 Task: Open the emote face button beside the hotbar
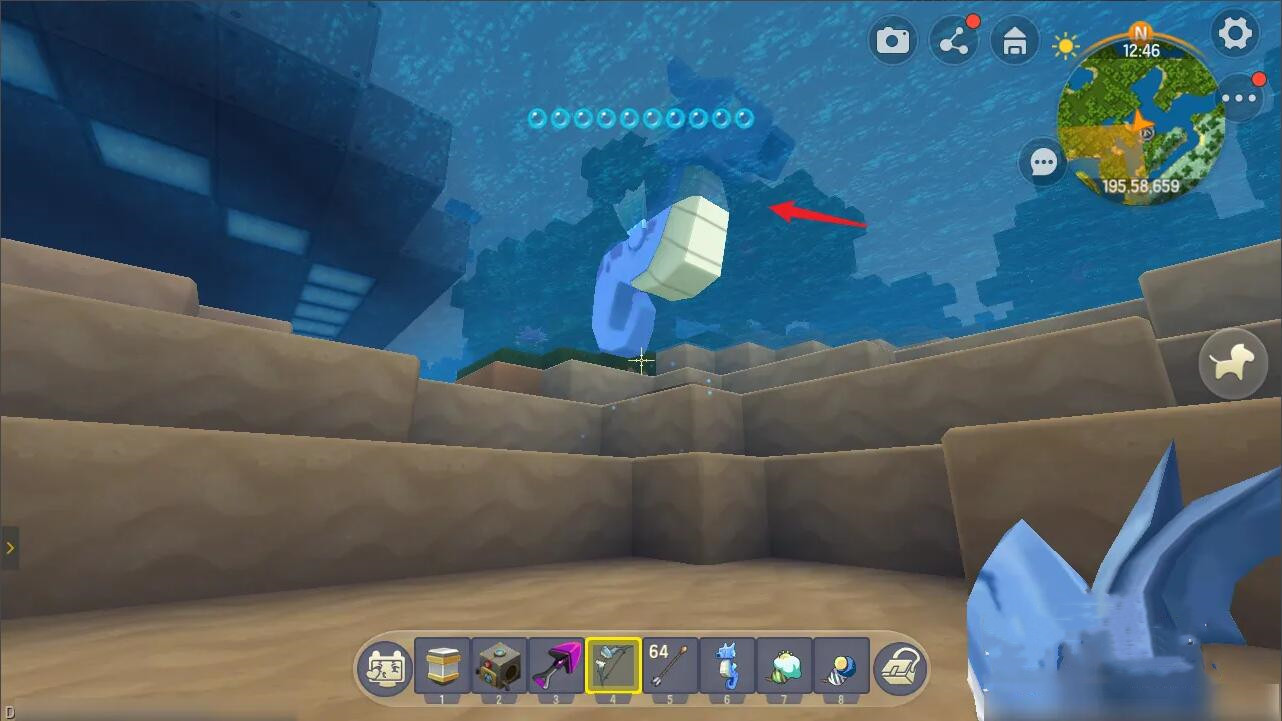(x=385, y=667)
